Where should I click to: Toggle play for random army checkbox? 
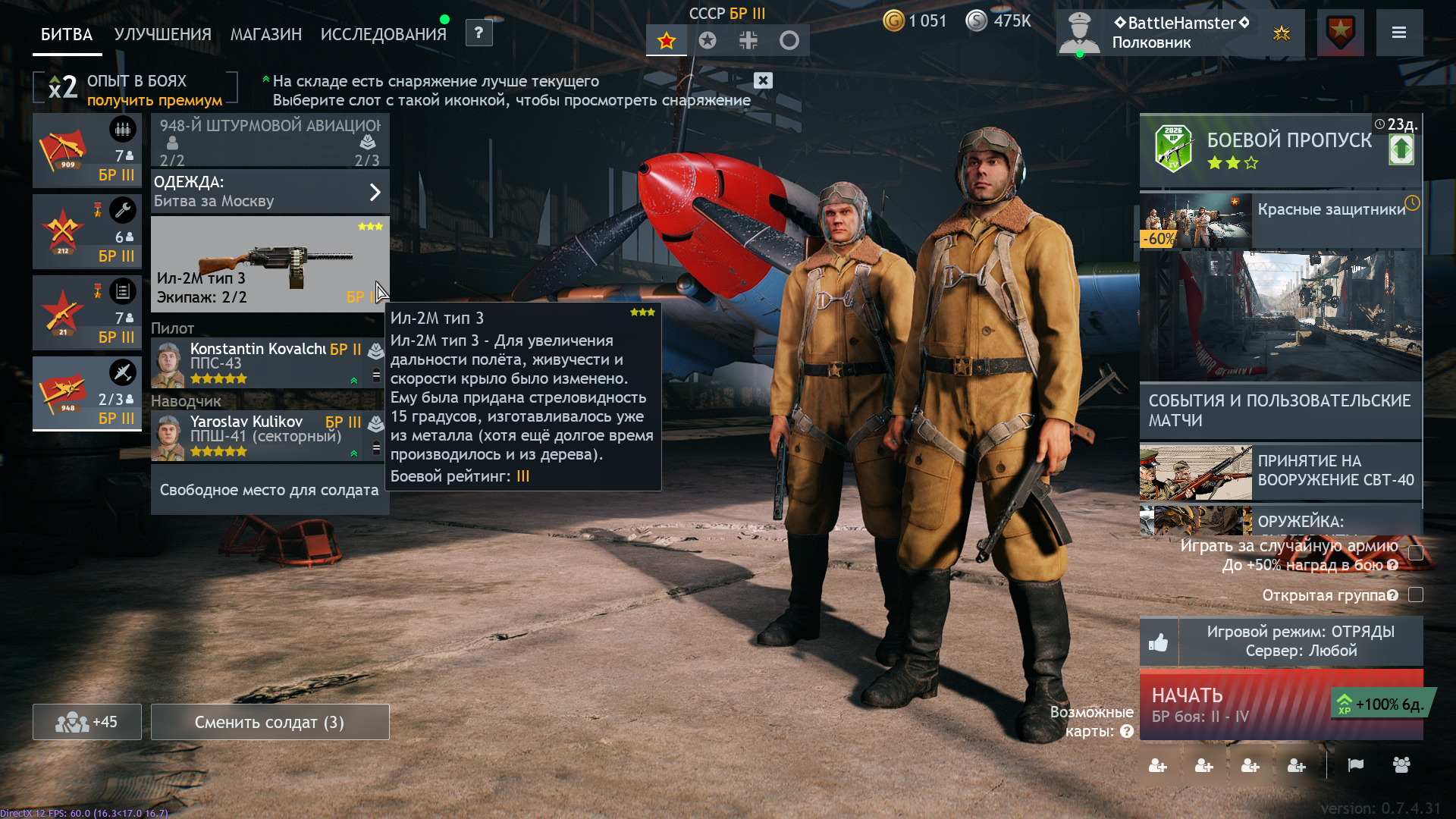point(1415,553)
